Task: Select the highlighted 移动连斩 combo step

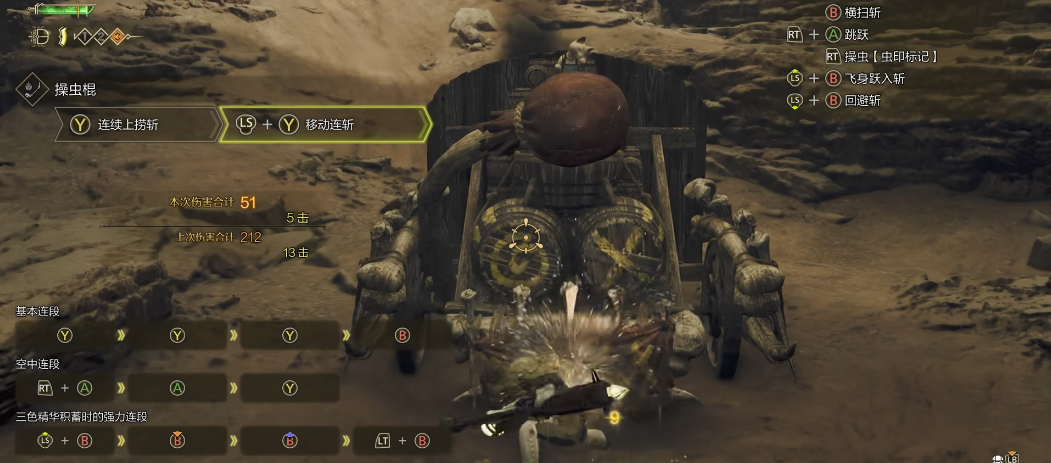Action: pos(324,125)
